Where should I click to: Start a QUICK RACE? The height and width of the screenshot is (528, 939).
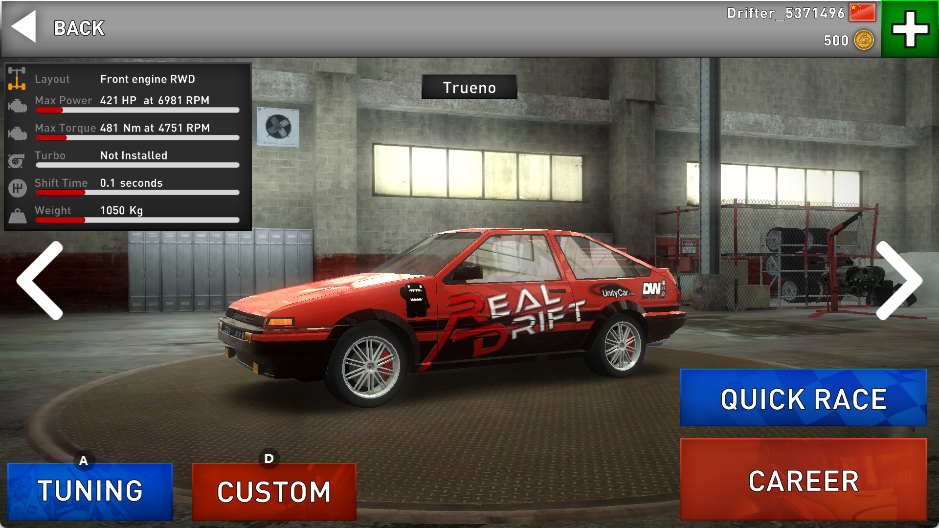[x=803, y=399]
